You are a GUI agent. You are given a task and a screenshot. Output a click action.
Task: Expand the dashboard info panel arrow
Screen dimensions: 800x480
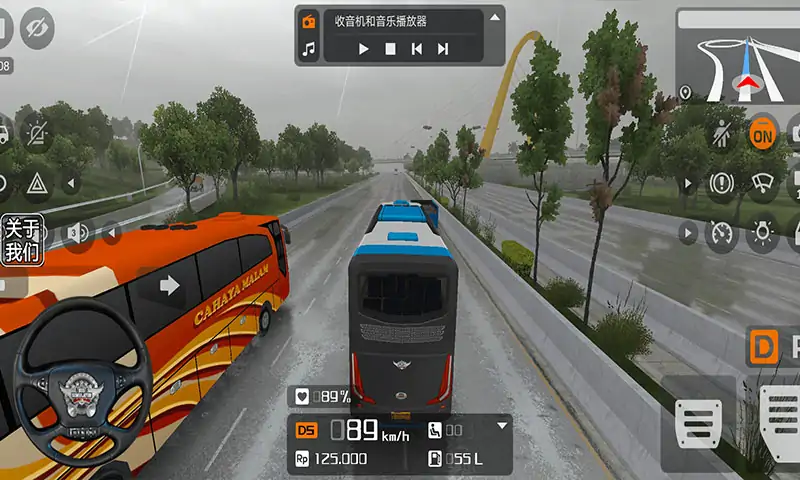pyautogui.click(x=502, y=426)
